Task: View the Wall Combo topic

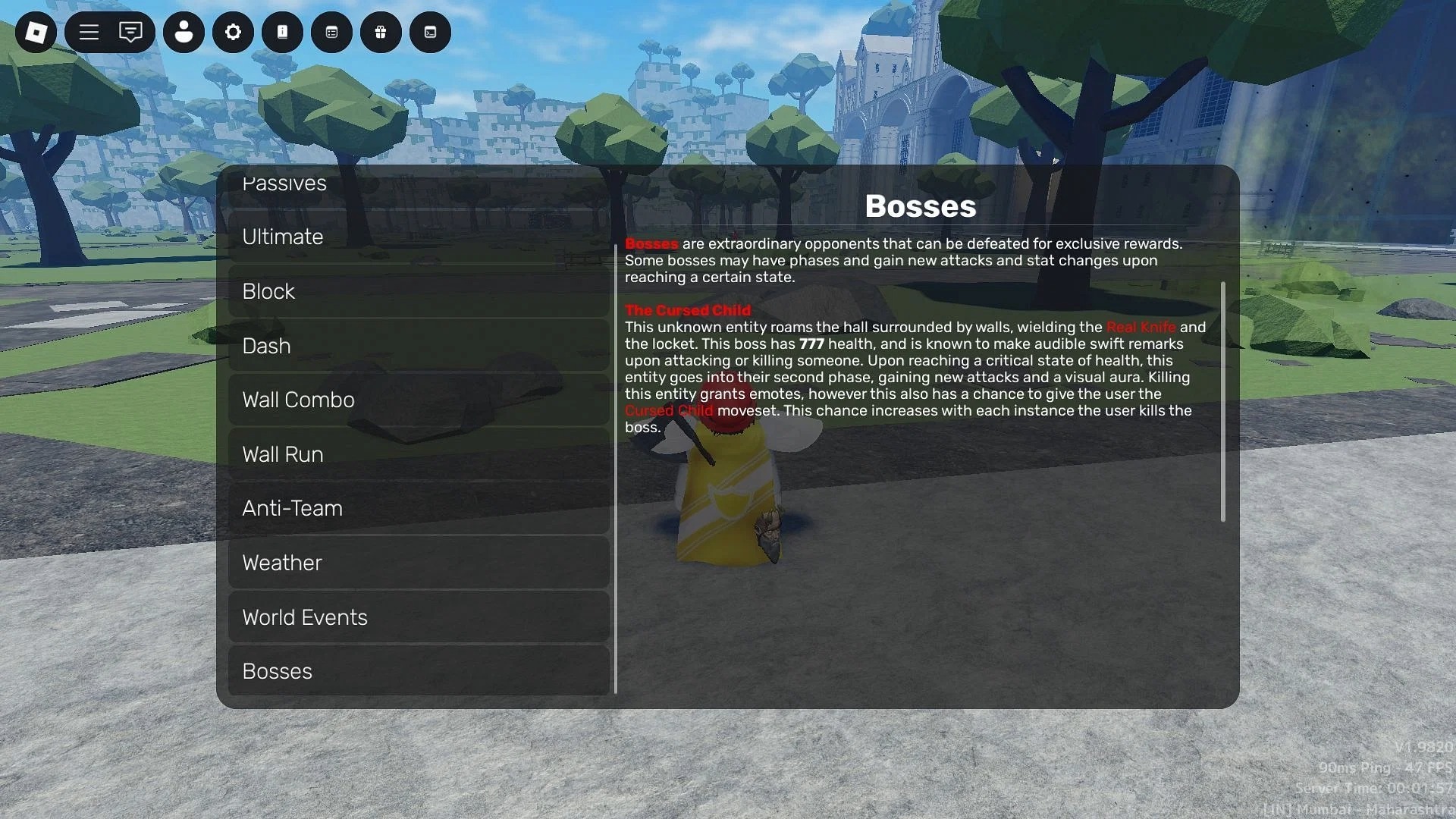Action: click(x=419, y=400)
